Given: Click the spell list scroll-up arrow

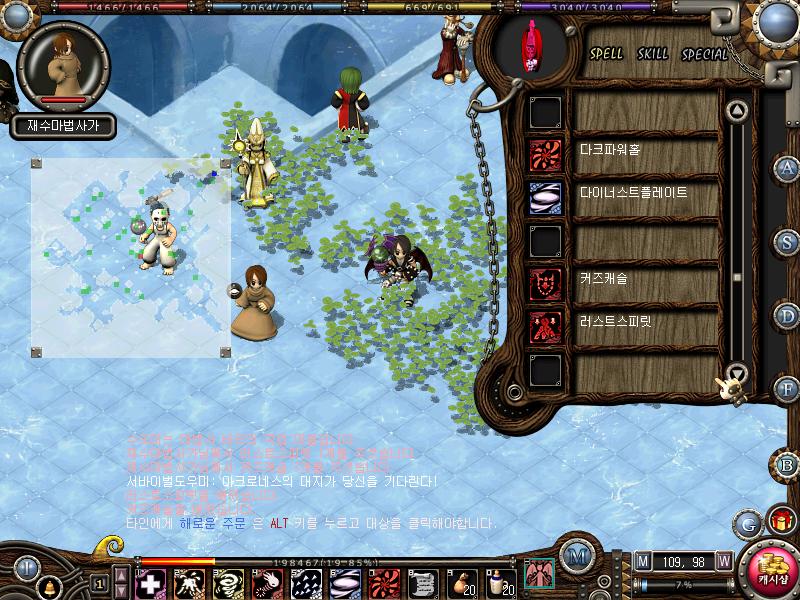Looking at the screenshot, I should (737, 110).
